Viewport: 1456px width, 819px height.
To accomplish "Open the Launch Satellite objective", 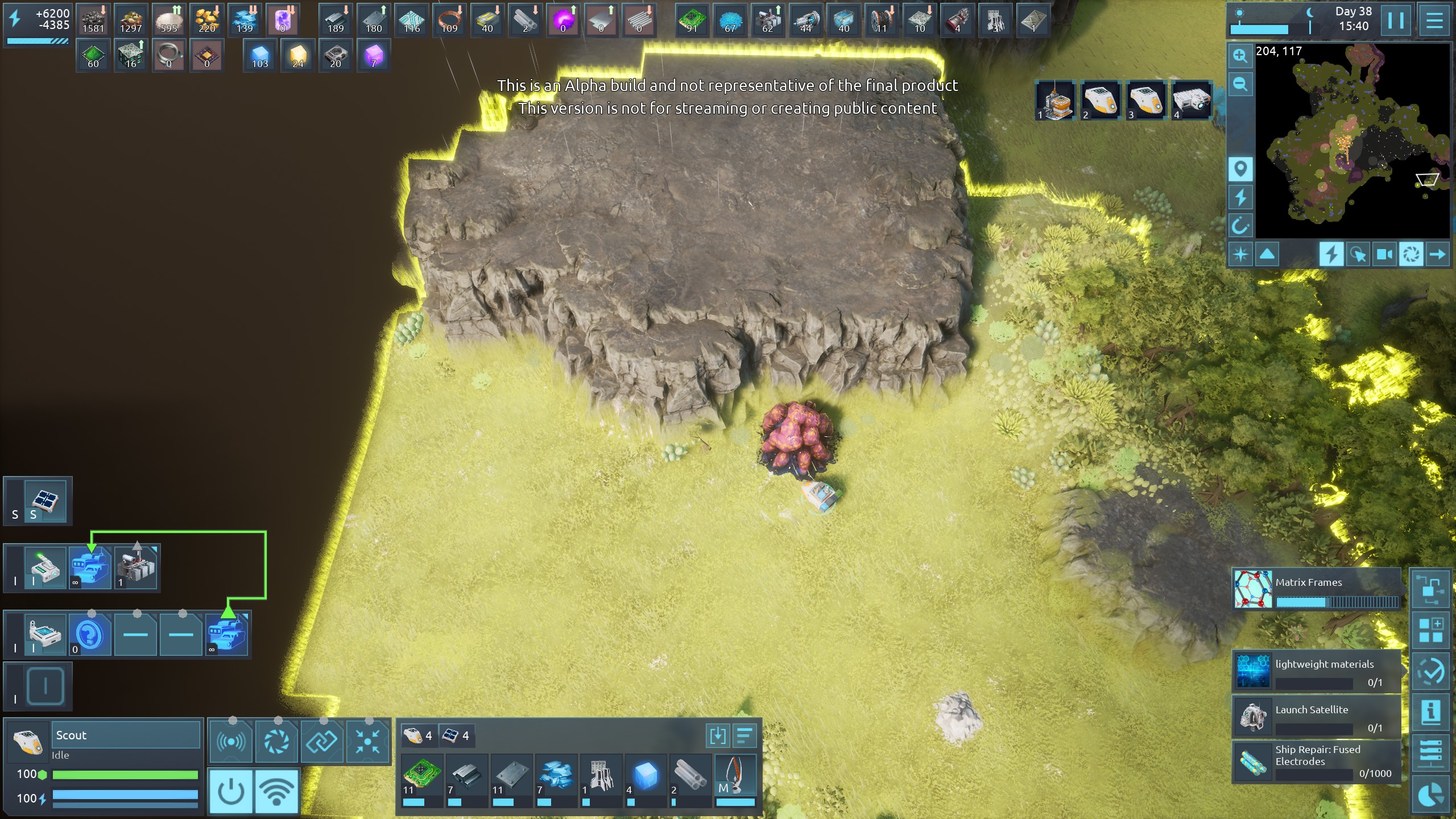I will [1316, 718].
